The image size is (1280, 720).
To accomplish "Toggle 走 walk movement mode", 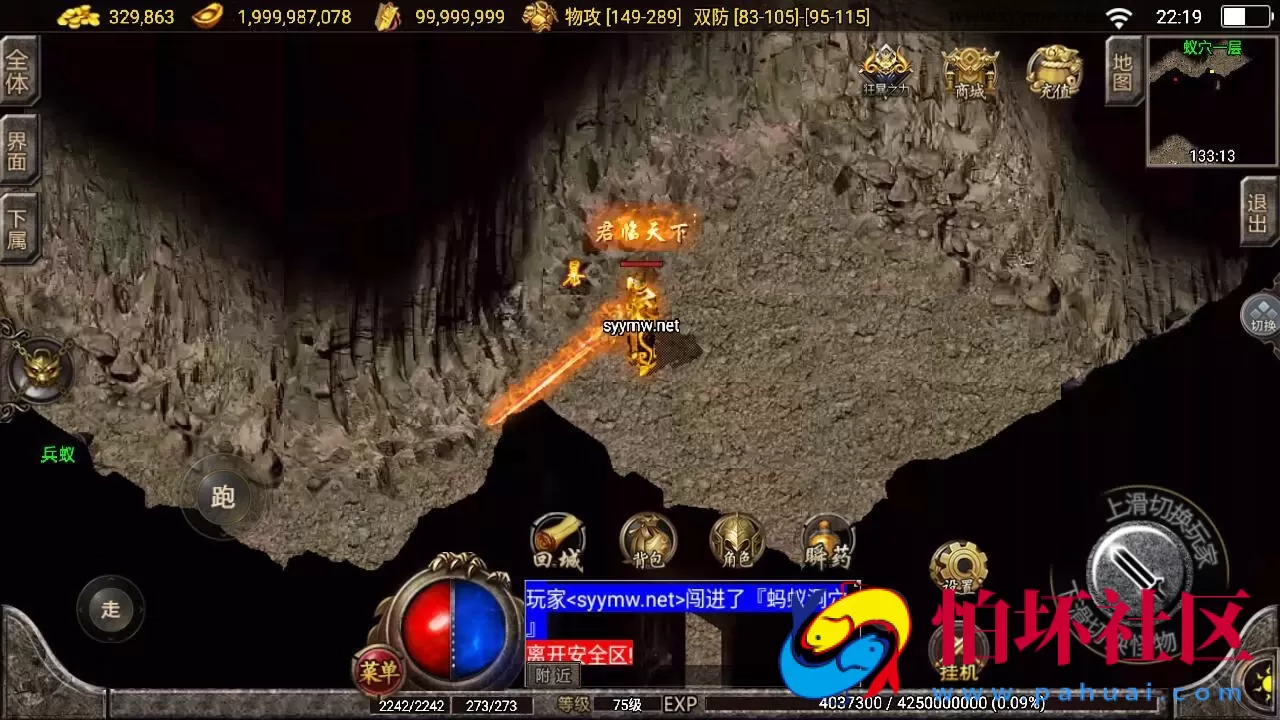I will [110, 608].
